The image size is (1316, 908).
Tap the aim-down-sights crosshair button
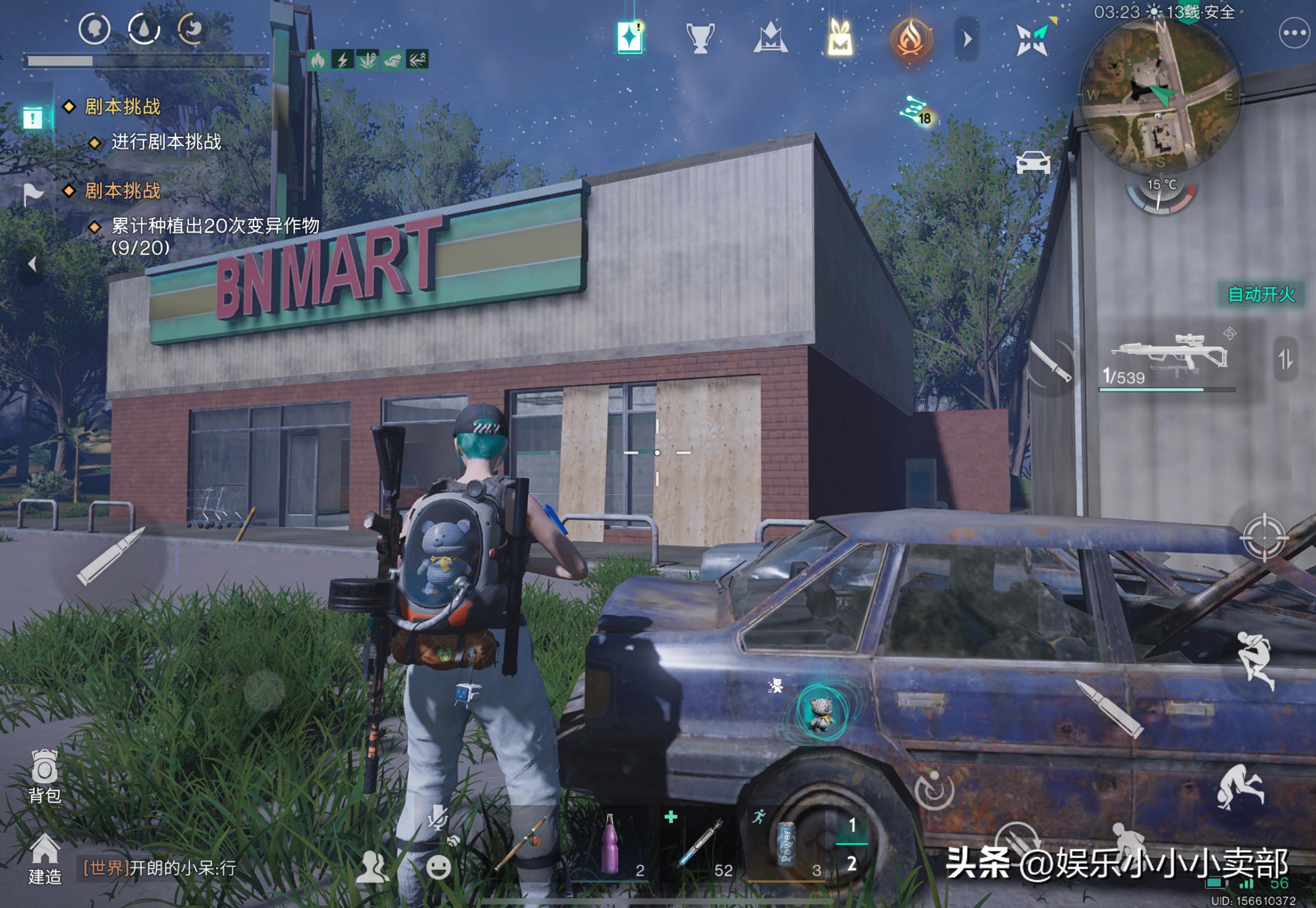[x=1264, y=537]
